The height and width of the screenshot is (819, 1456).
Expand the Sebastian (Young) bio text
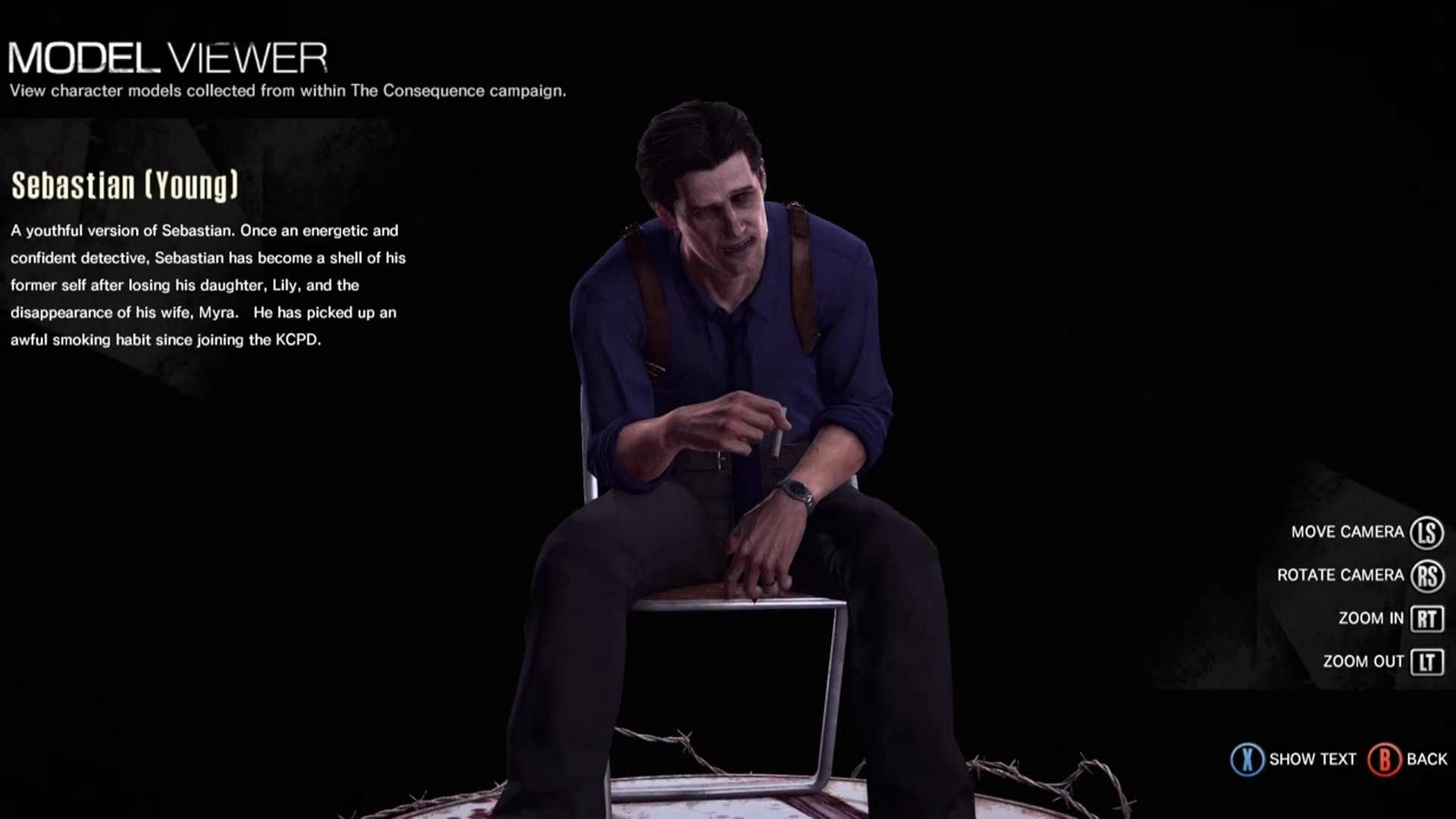click(x=205, y=284)
